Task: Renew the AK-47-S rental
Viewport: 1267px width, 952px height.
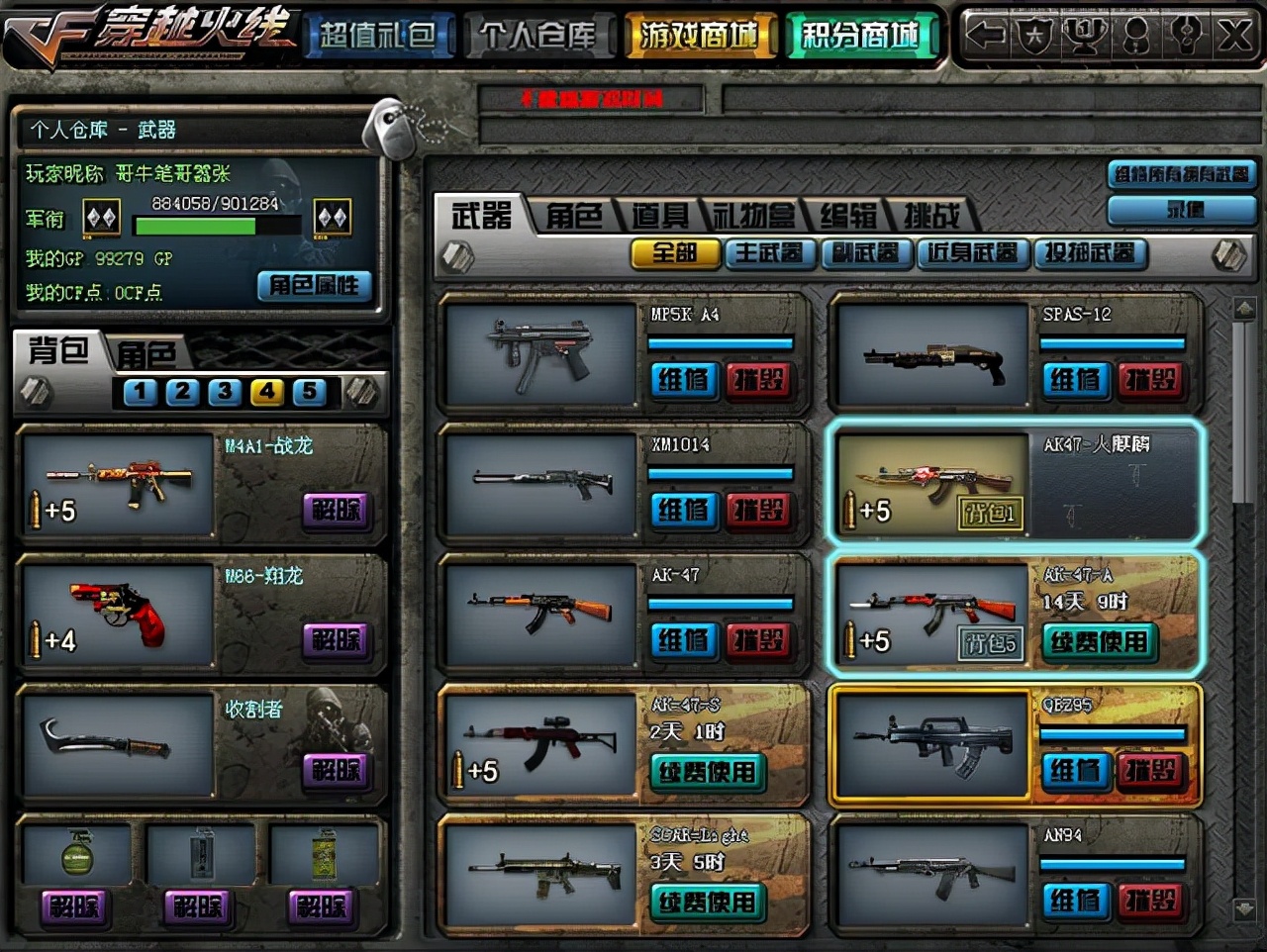Action: click(707, 772)
